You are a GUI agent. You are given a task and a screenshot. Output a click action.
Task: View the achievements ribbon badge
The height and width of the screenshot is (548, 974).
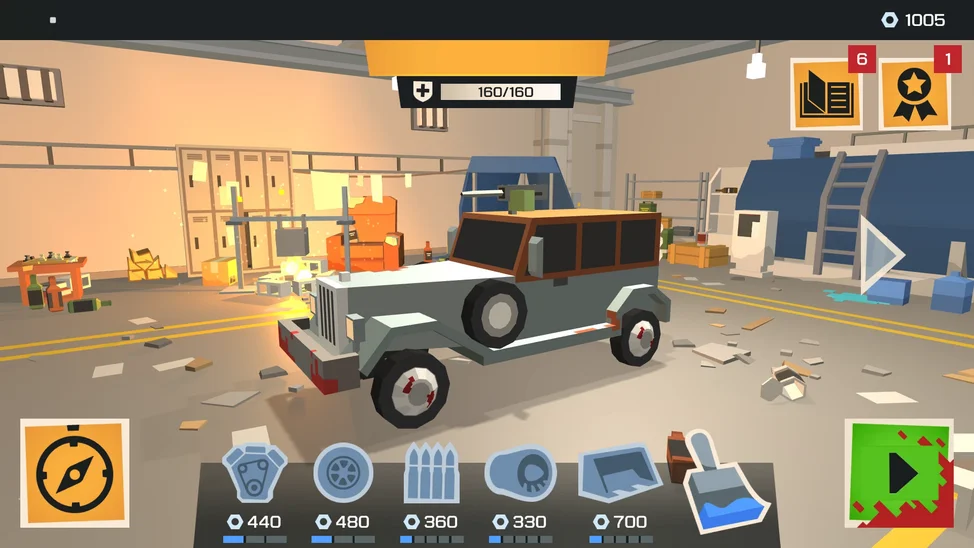914,96
